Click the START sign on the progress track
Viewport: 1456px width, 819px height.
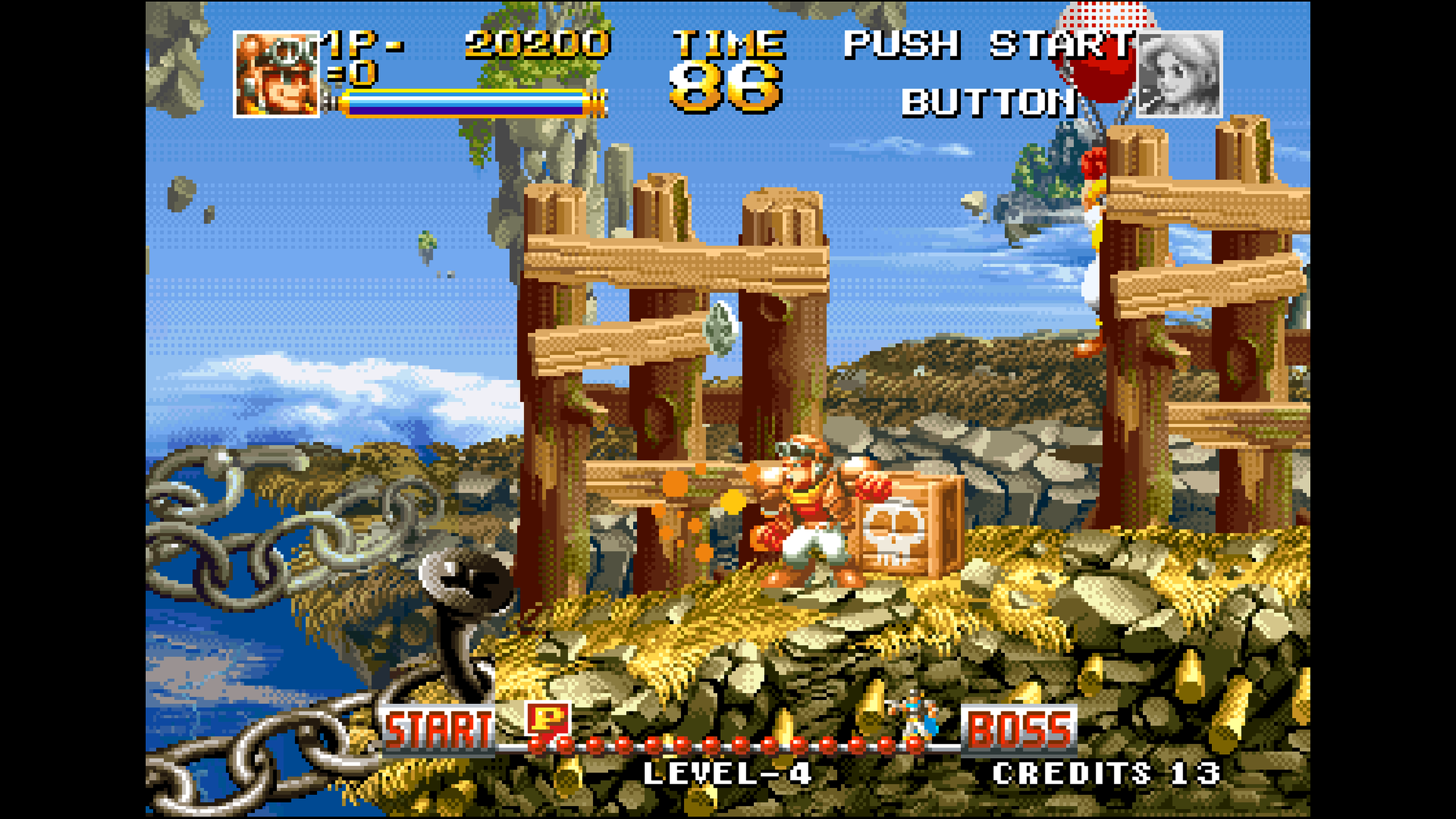pyautogui.click(x=438, y=730)
